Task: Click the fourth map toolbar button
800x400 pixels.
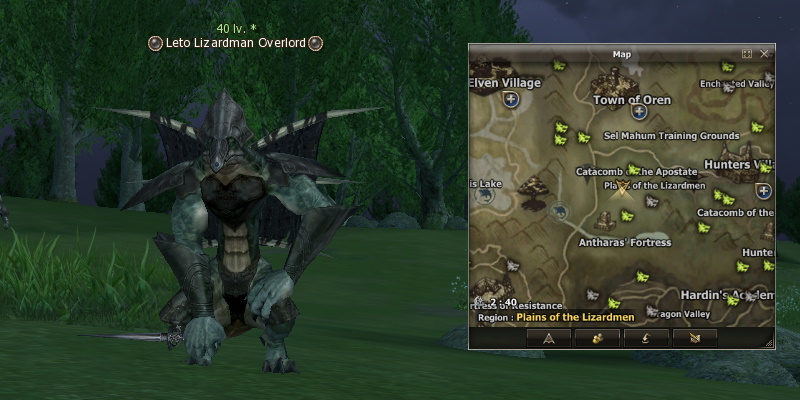Action: tap(694, 338)
